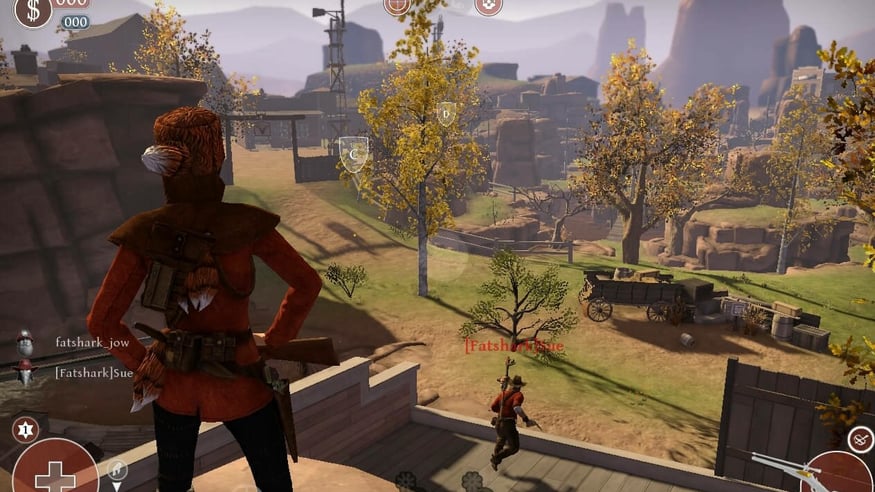This screenshot has width=875, height=492.
Task: Select the sheriff star badge icon
Action: click(25, 430)
